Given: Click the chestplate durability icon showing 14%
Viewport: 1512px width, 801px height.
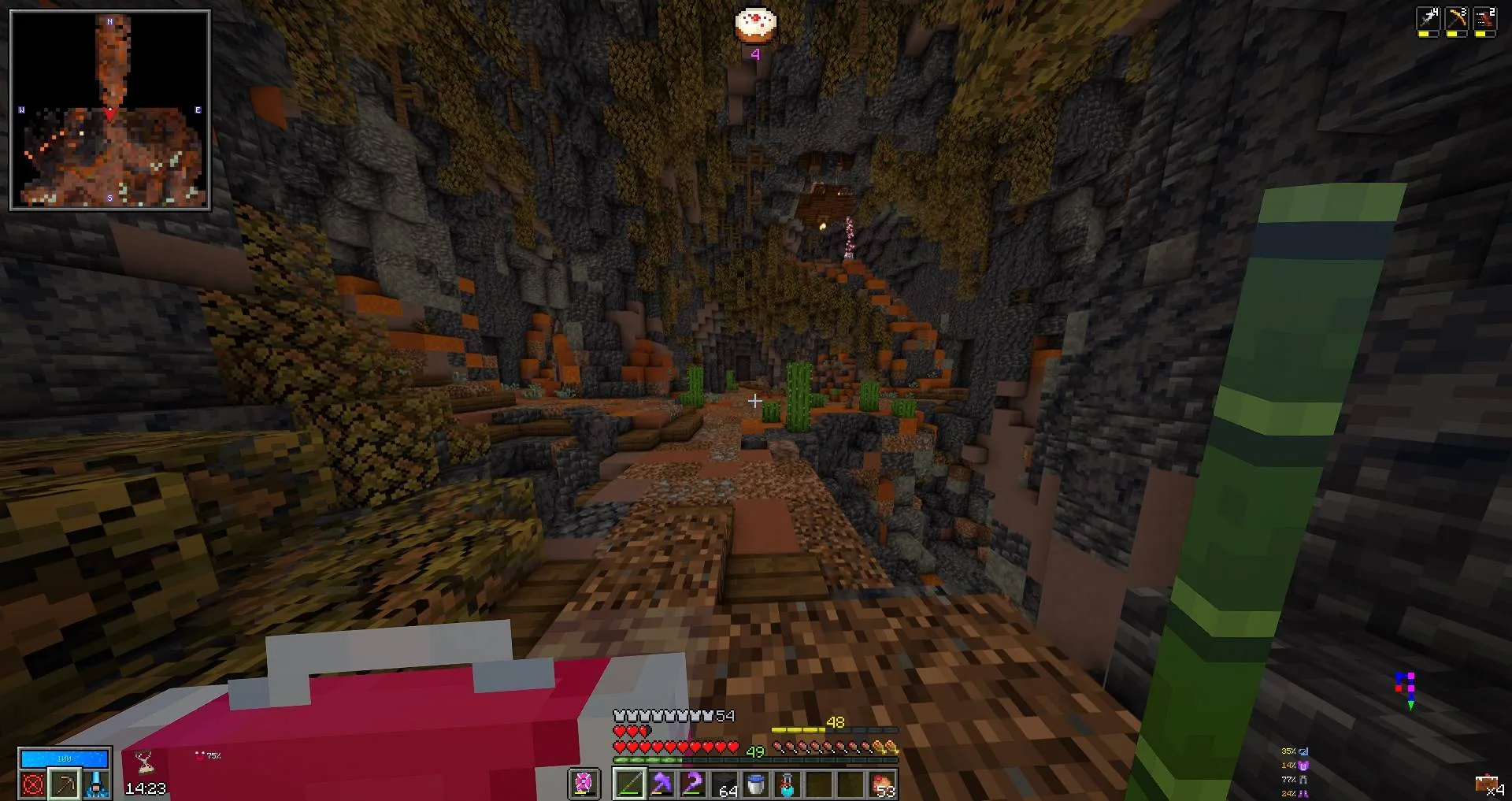Looking at the screenshot, I should [x=1303, y=765].
